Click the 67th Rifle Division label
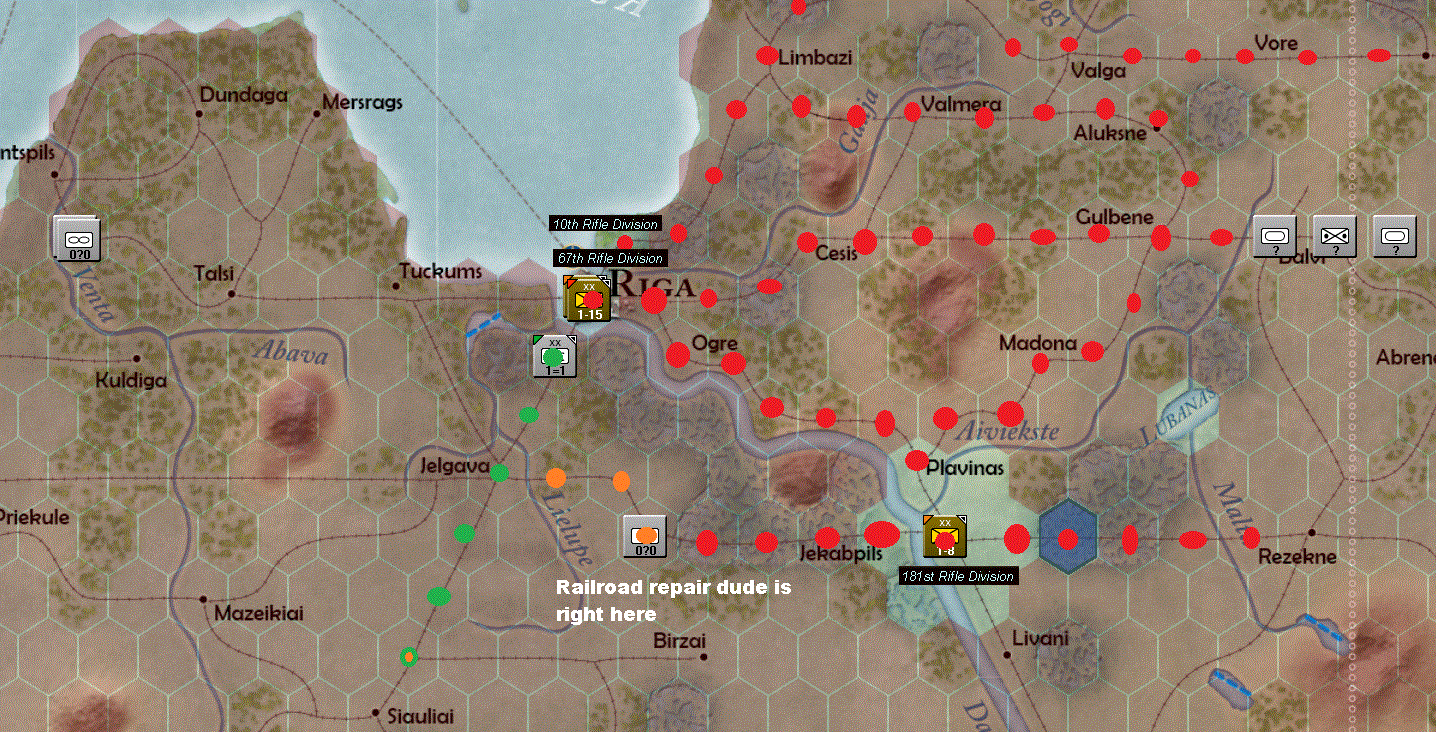This screenshot has height=732, width=1436. pyautogui.click(x=610, y=258)
